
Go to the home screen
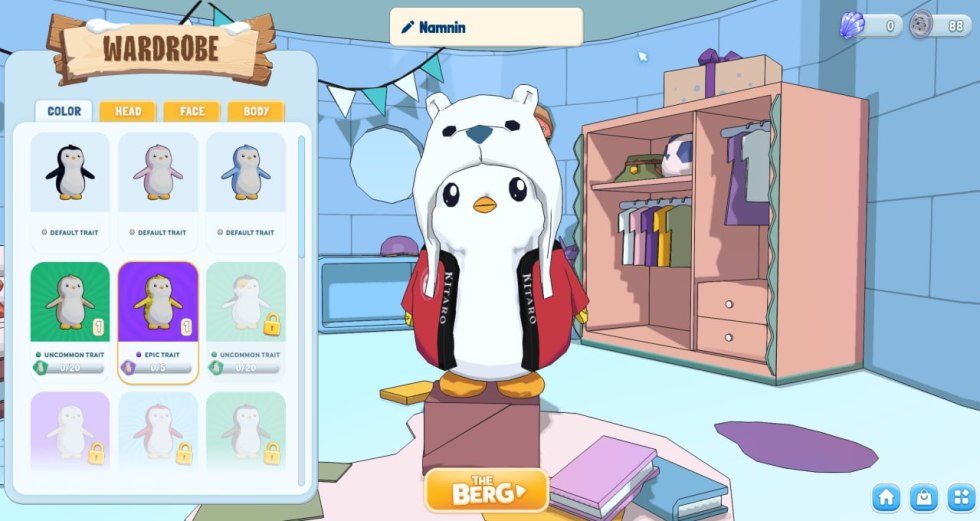pyautogui.click(x=887, y=497)
